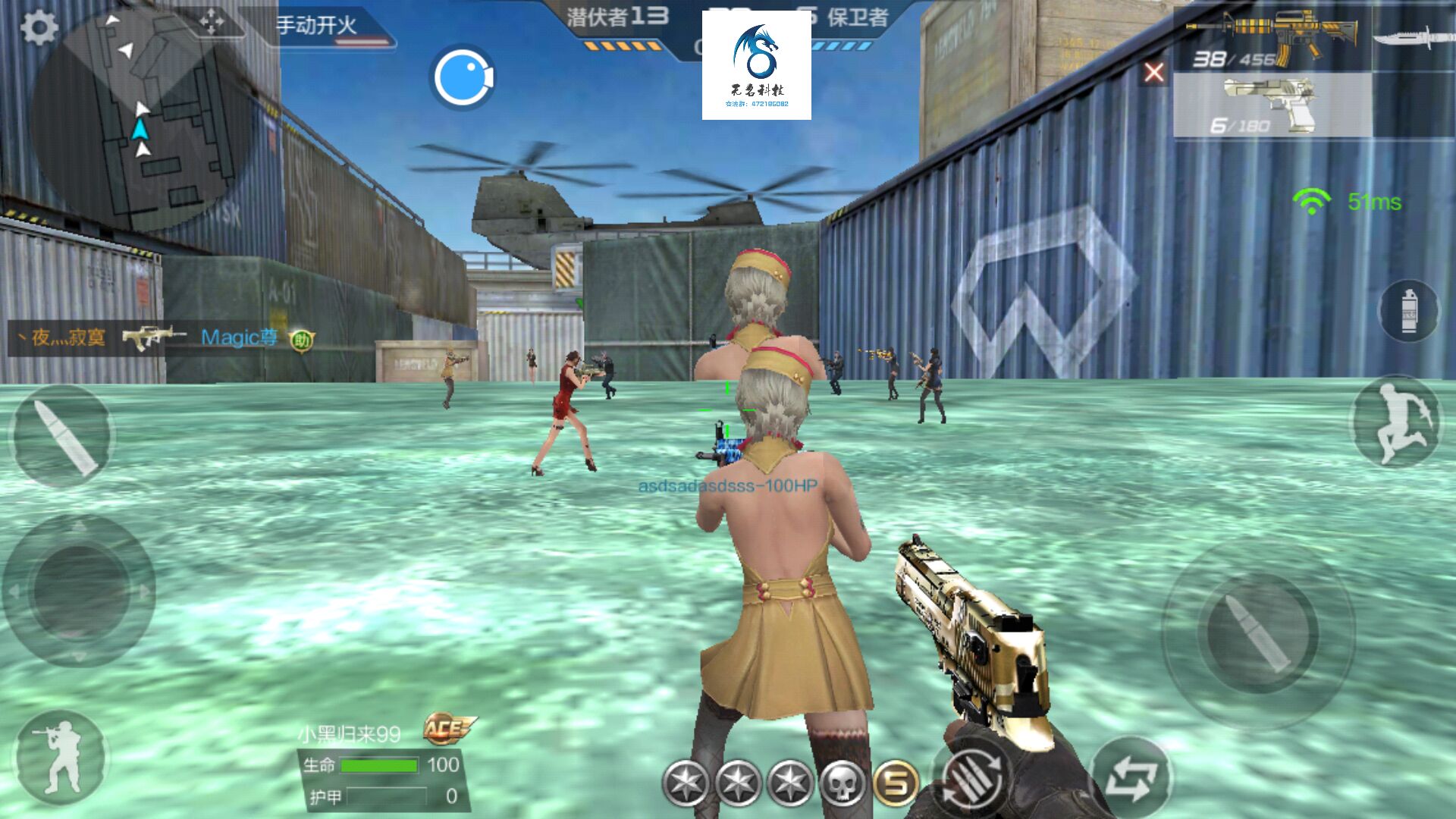Tap the jump button with running figure

click(1395, 422)
